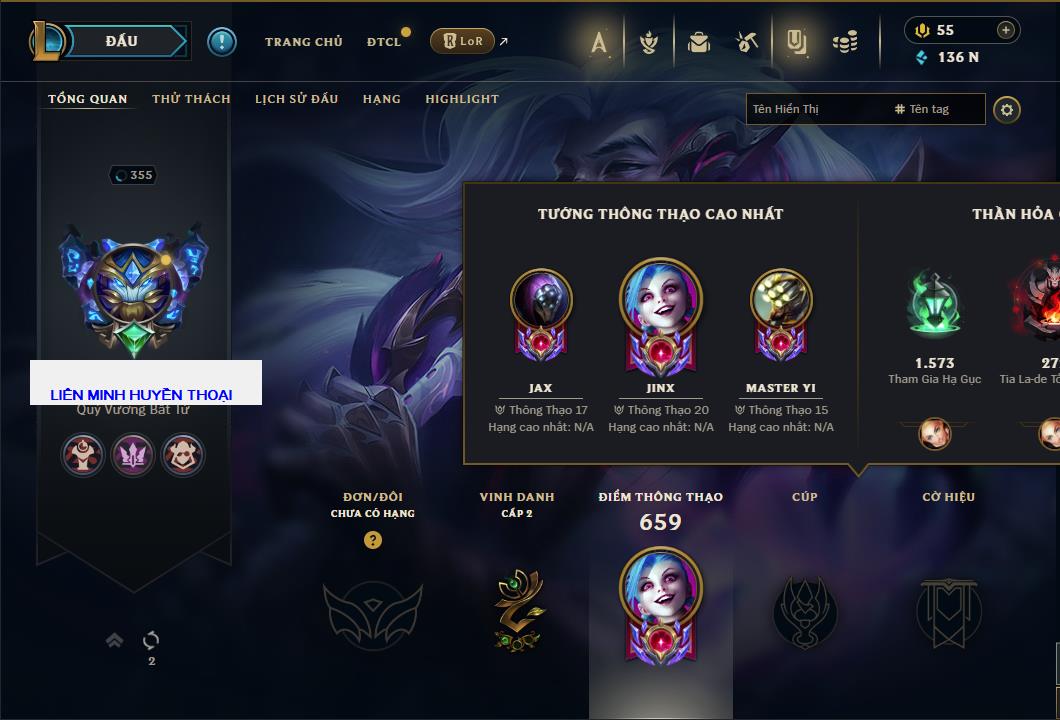Open the CÚP trophy emblem
This screenshot has height=720, width=1060.
coord(804,610)
